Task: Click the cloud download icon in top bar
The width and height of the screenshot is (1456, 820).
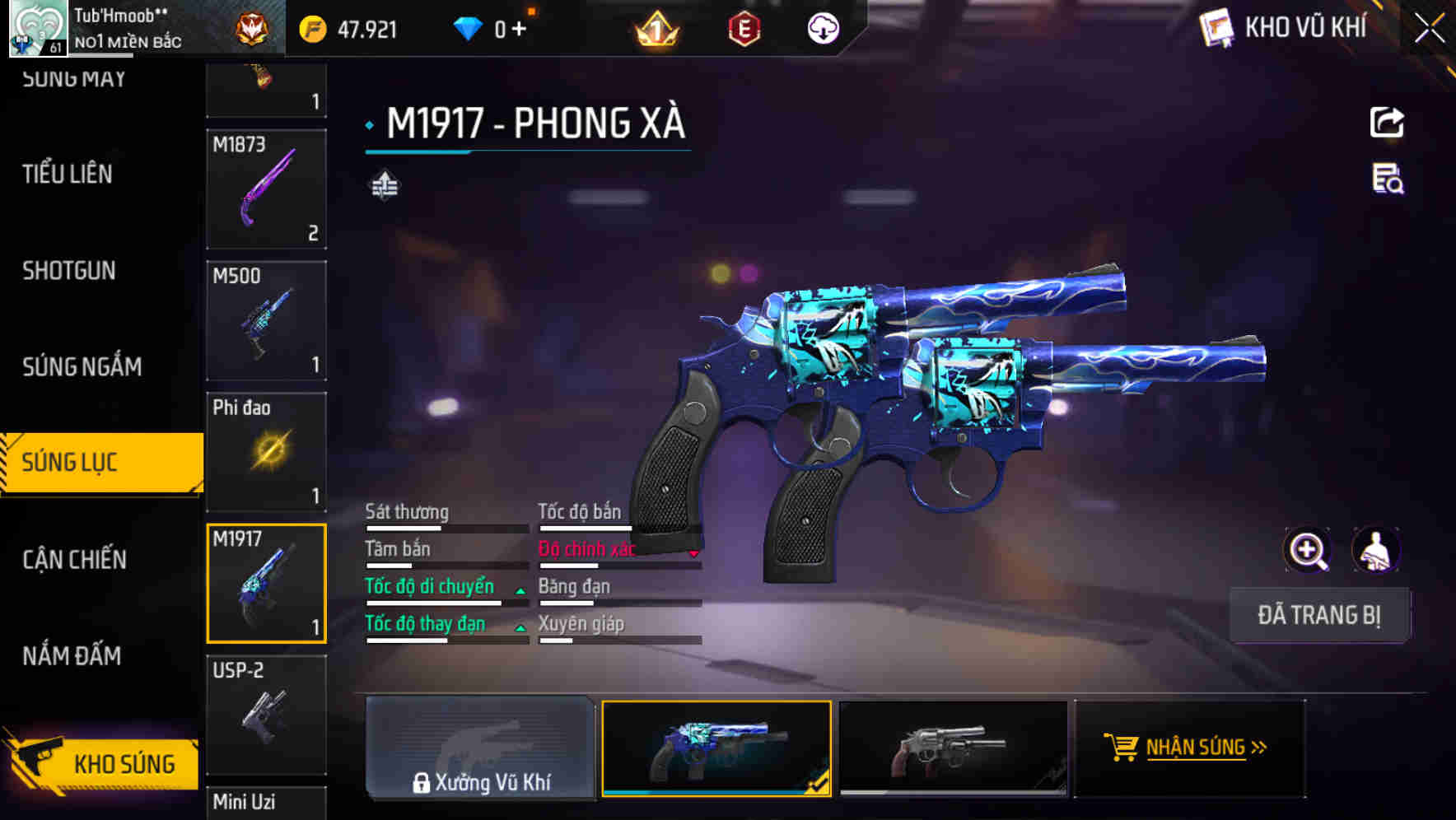Action: pyautogui.click(x=821, y=29)
